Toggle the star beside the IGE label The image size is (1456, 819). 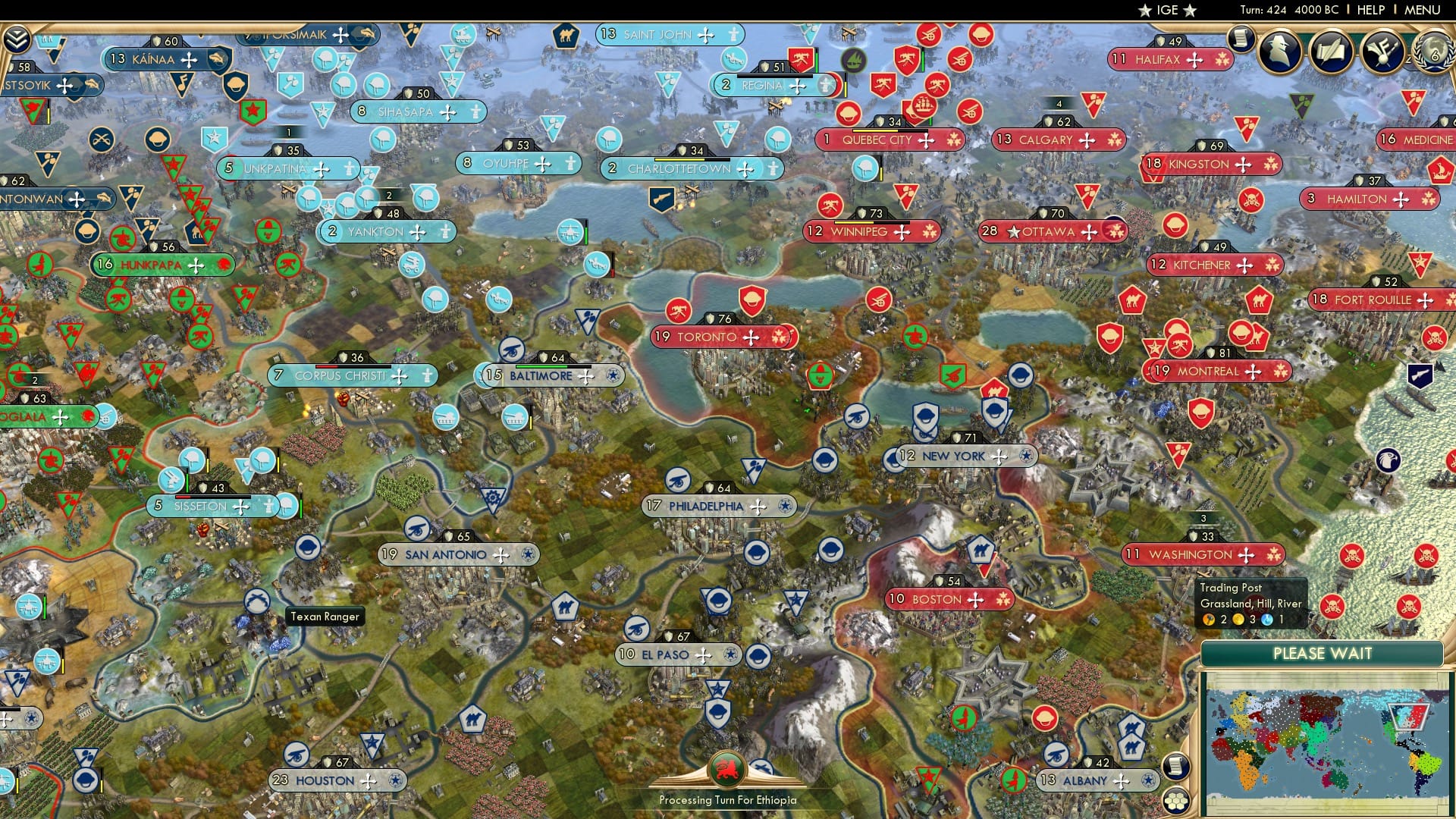[1145, 11]
